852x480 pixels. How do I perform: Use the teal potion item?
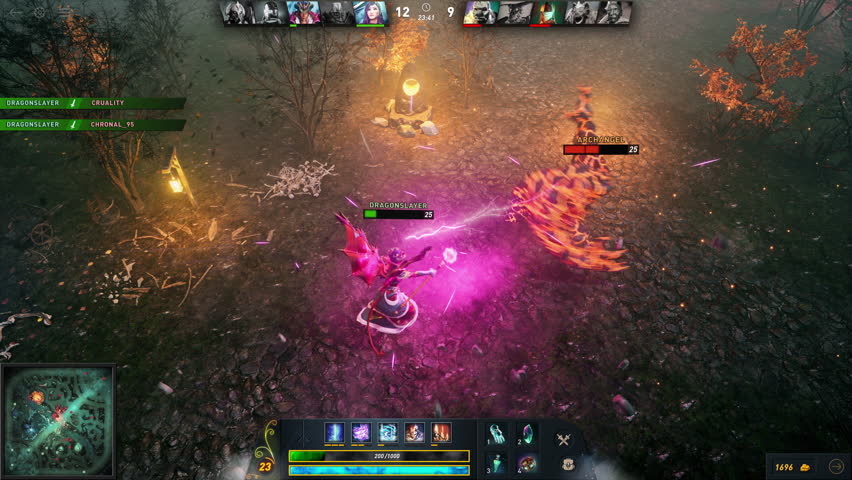point(497,463)
